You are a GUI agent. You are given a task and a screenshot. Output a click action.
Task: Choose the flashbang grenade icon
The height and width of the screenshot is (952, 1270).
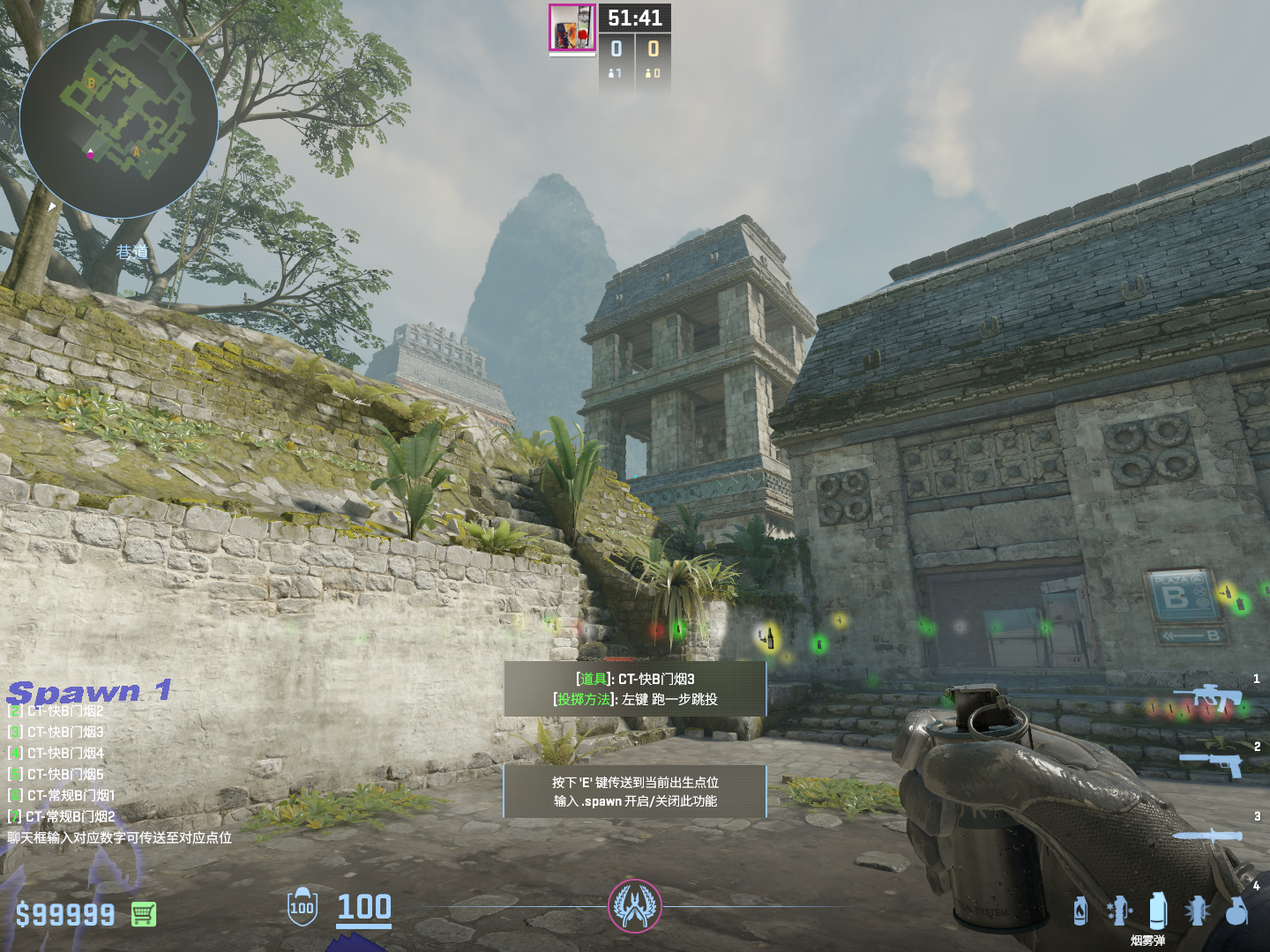coord(1197,911)
